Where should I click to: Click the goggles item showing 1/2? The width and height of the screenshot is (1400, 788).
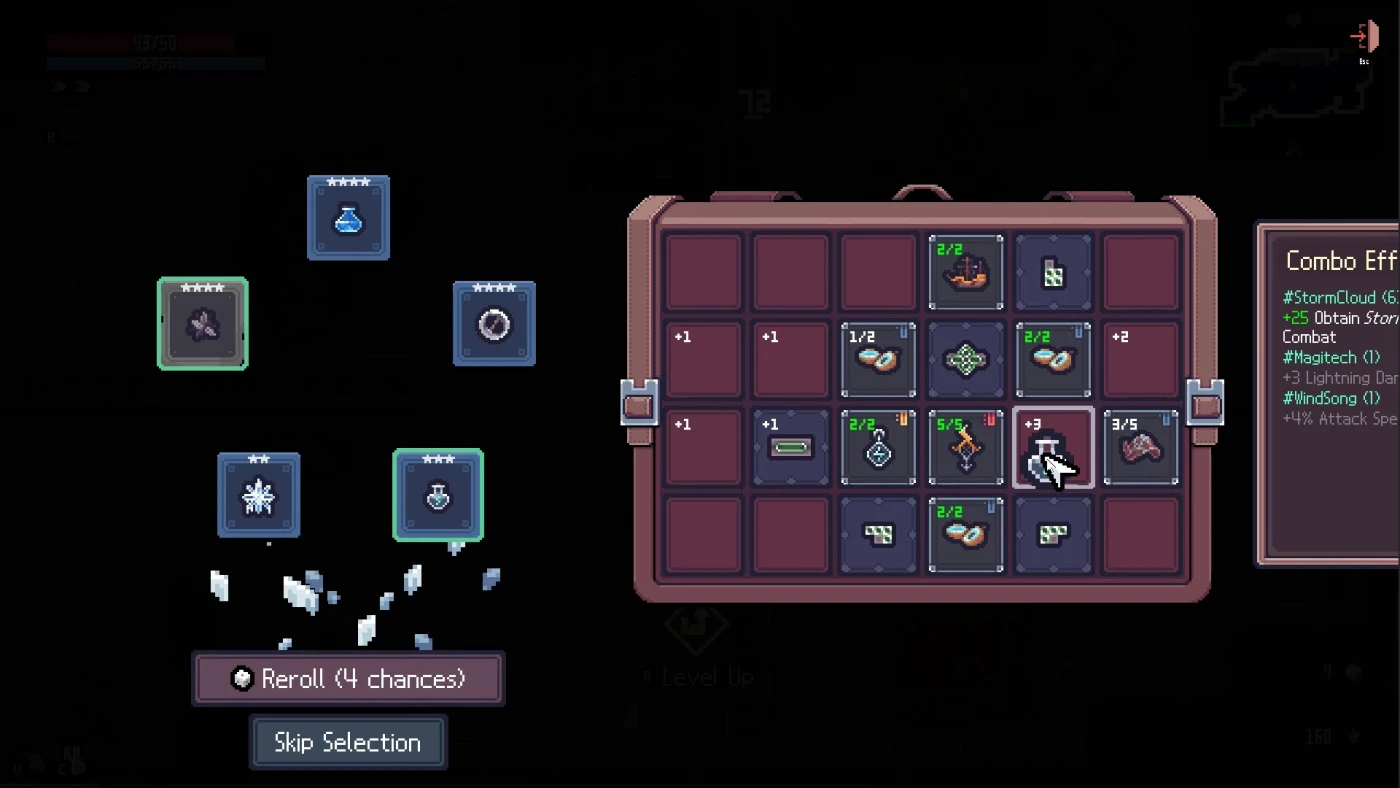878,360
